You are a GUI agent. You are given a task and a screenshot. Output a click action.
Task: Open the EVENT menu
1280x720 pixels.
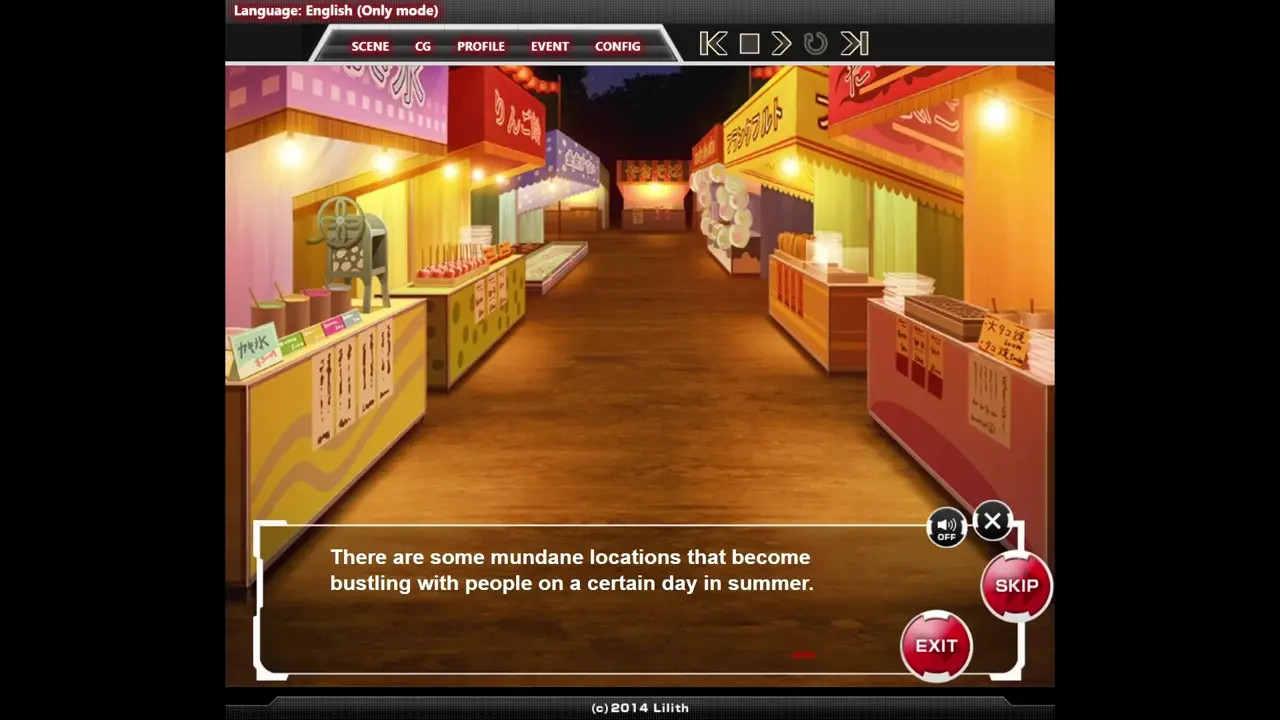pos(550,46)
